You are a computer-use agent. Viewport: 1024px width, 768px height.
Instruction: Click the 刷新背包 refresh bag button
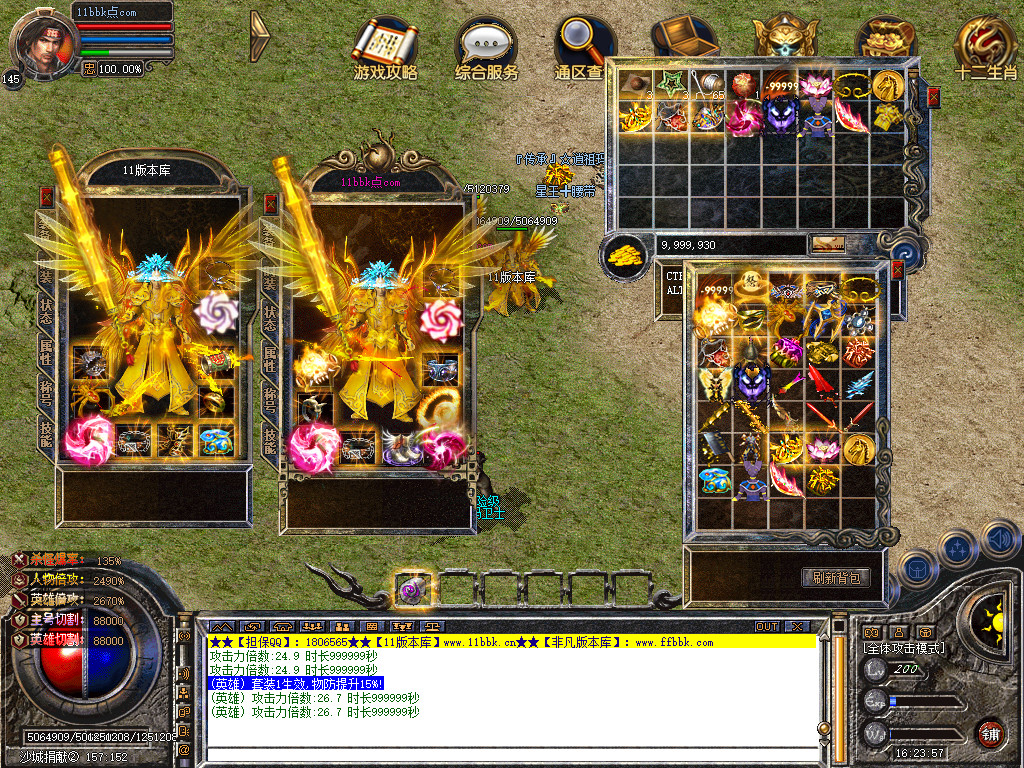pos(835,578)
